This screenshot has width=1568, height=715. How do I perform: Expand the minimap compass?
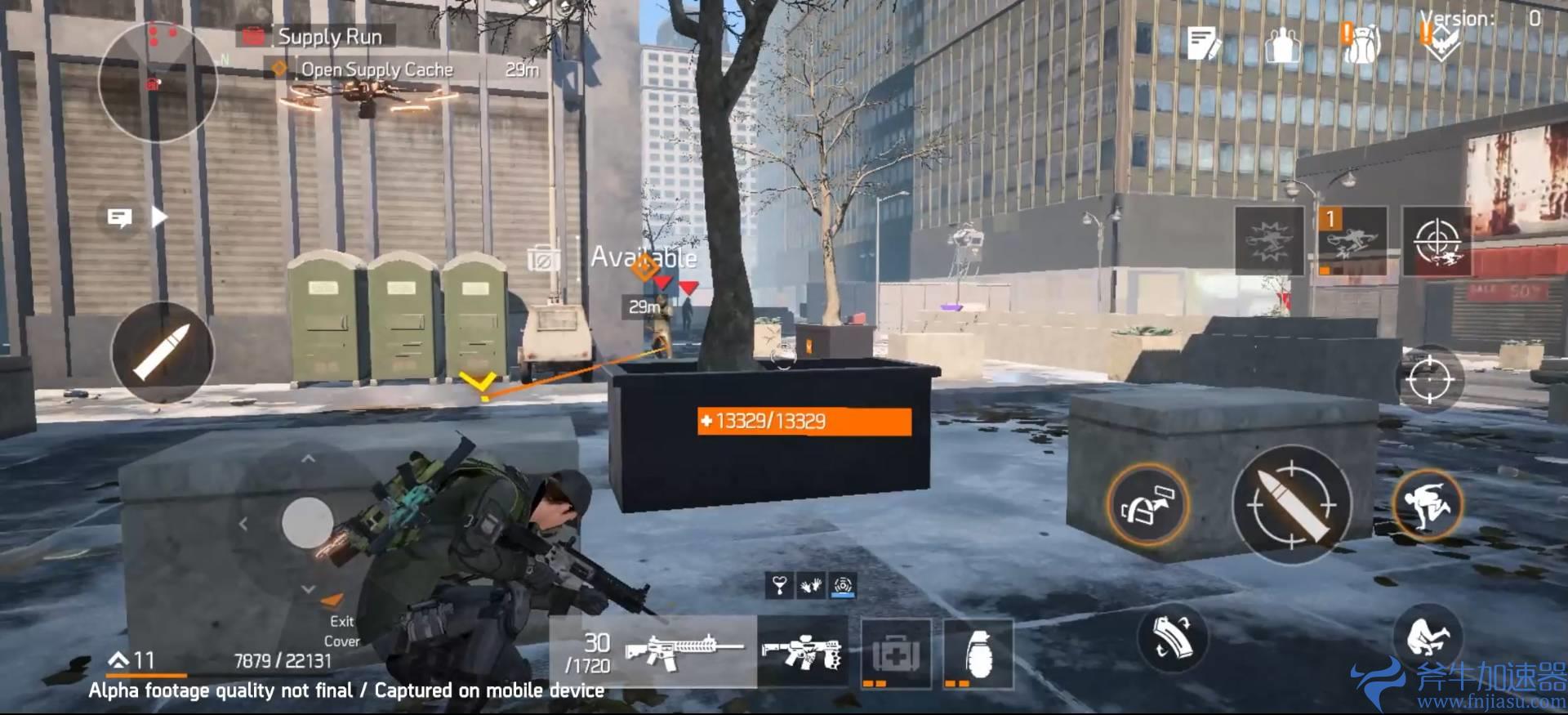point(158,82)
